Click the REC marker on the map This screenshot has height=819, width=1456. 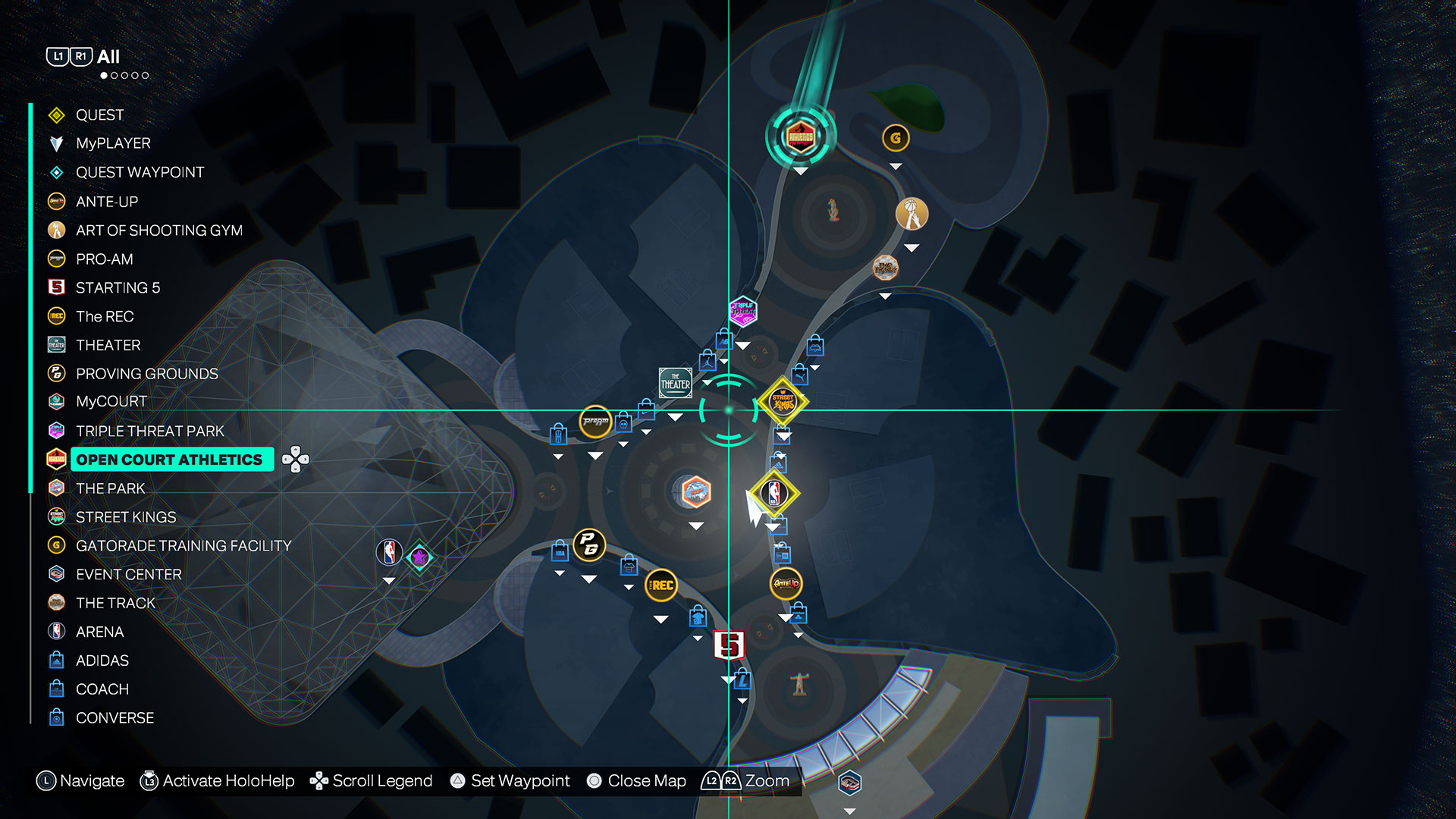click(x=661, y=585)
